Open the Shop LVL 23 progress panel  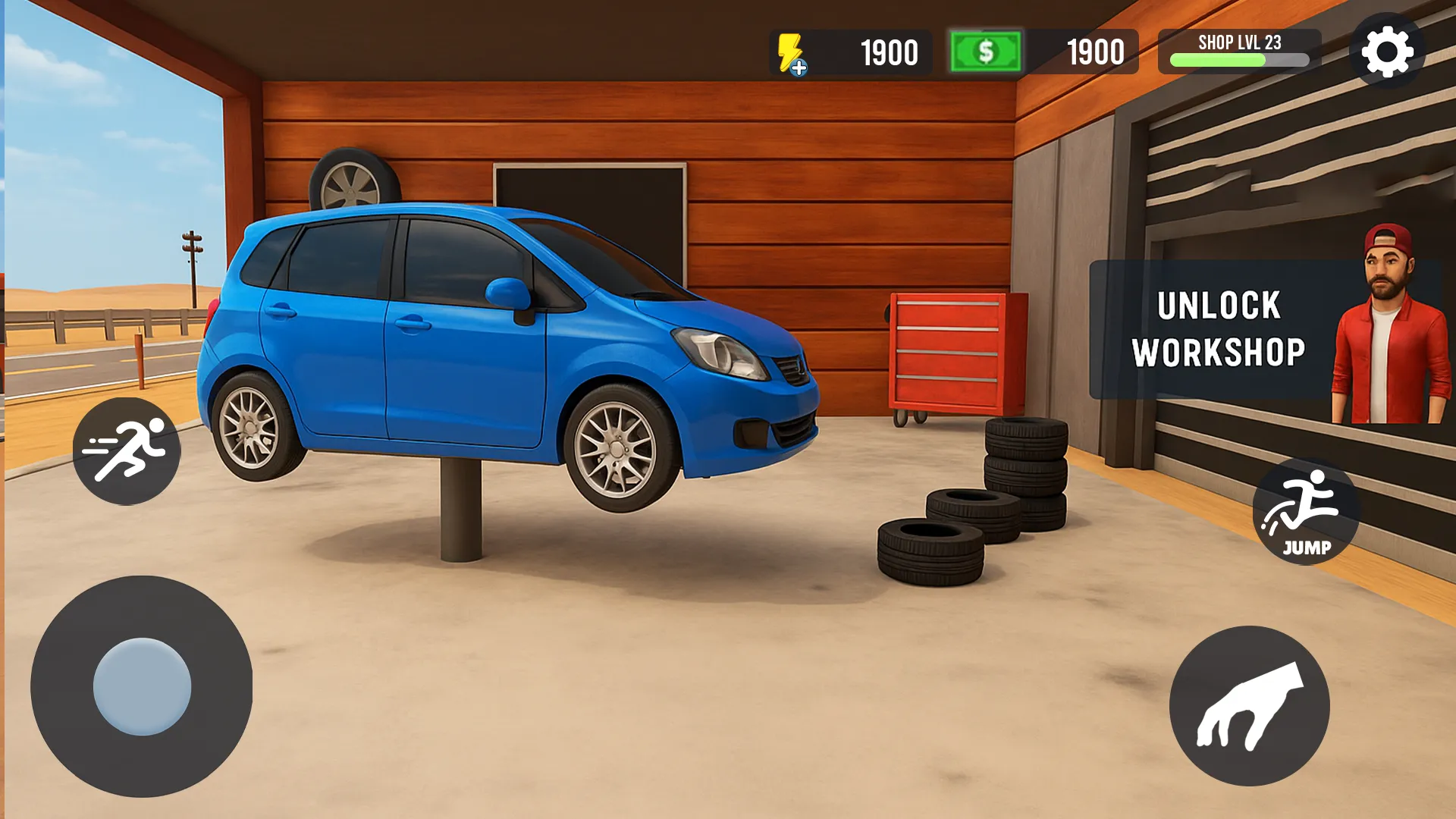[1239, 52]
